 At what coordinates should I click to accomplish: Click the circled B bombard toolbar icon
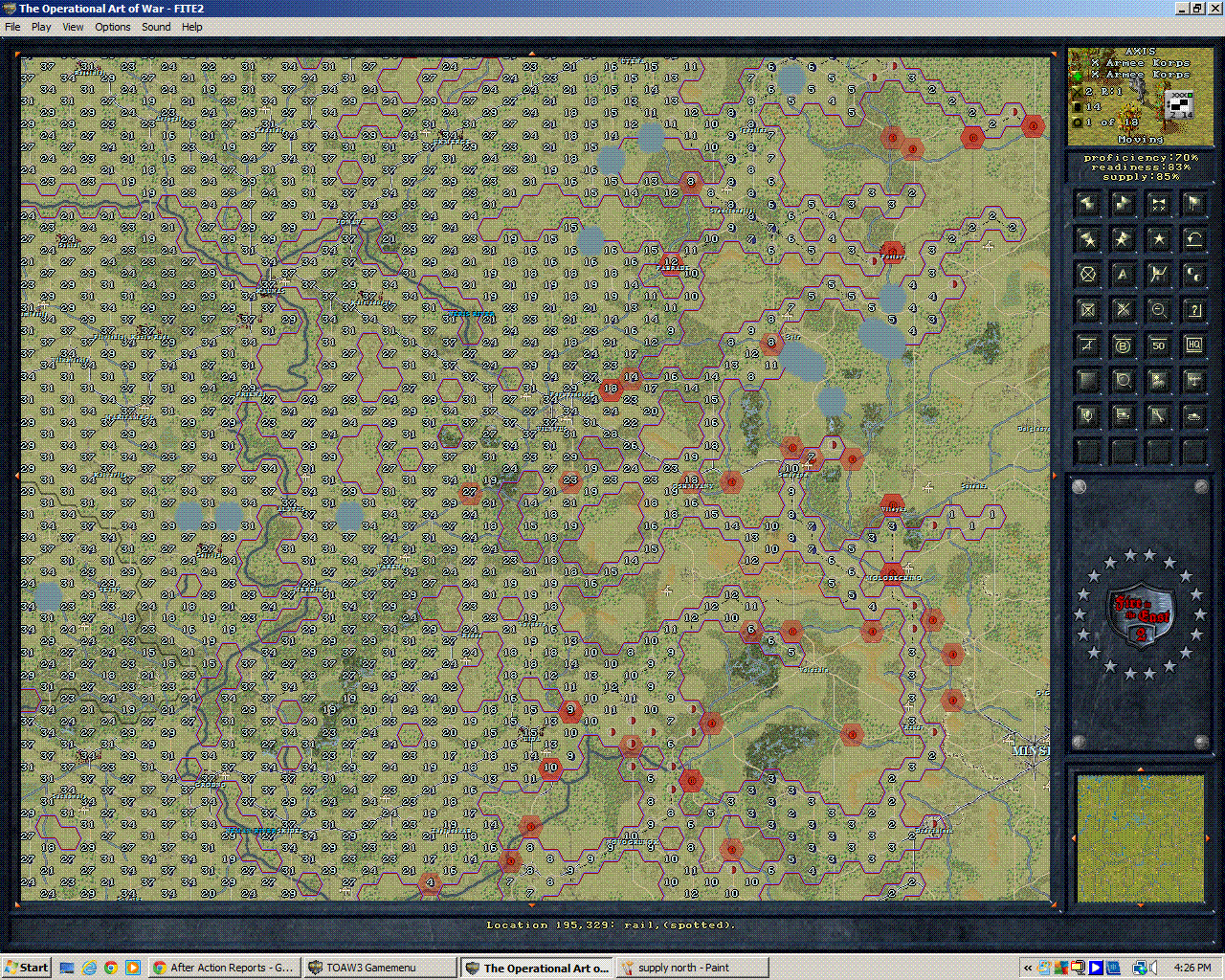pos(1123,345)
